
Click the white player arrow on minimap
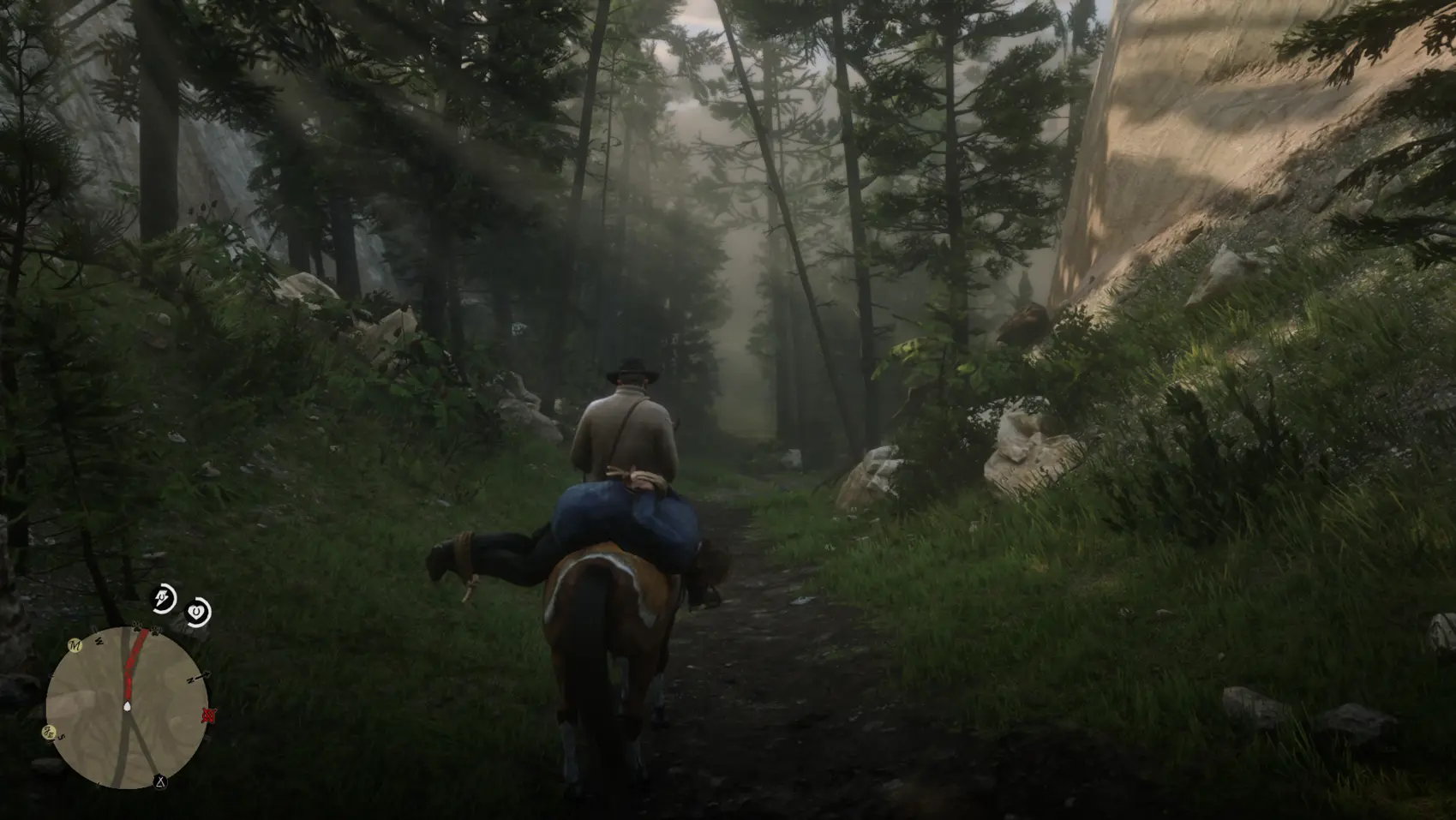(x=127, y=706)
